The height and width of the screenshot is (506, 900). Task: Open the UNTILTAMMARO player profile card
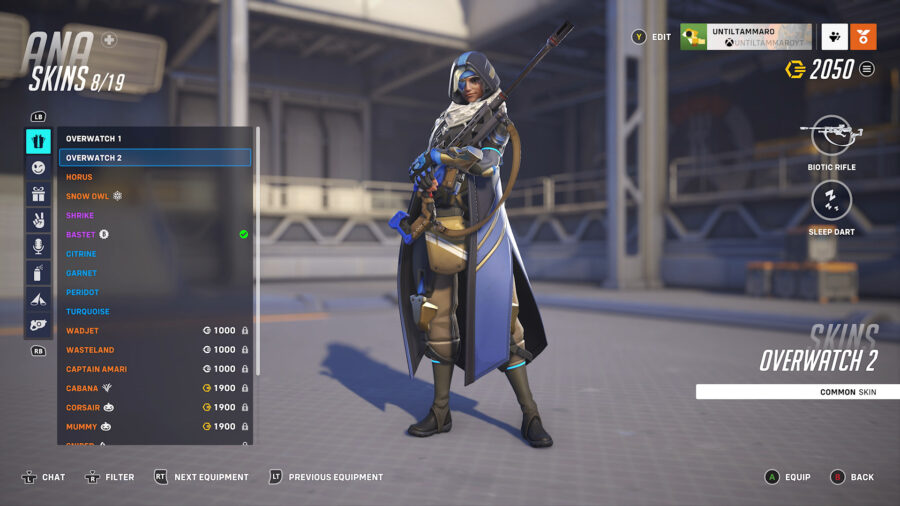point(746,37)
